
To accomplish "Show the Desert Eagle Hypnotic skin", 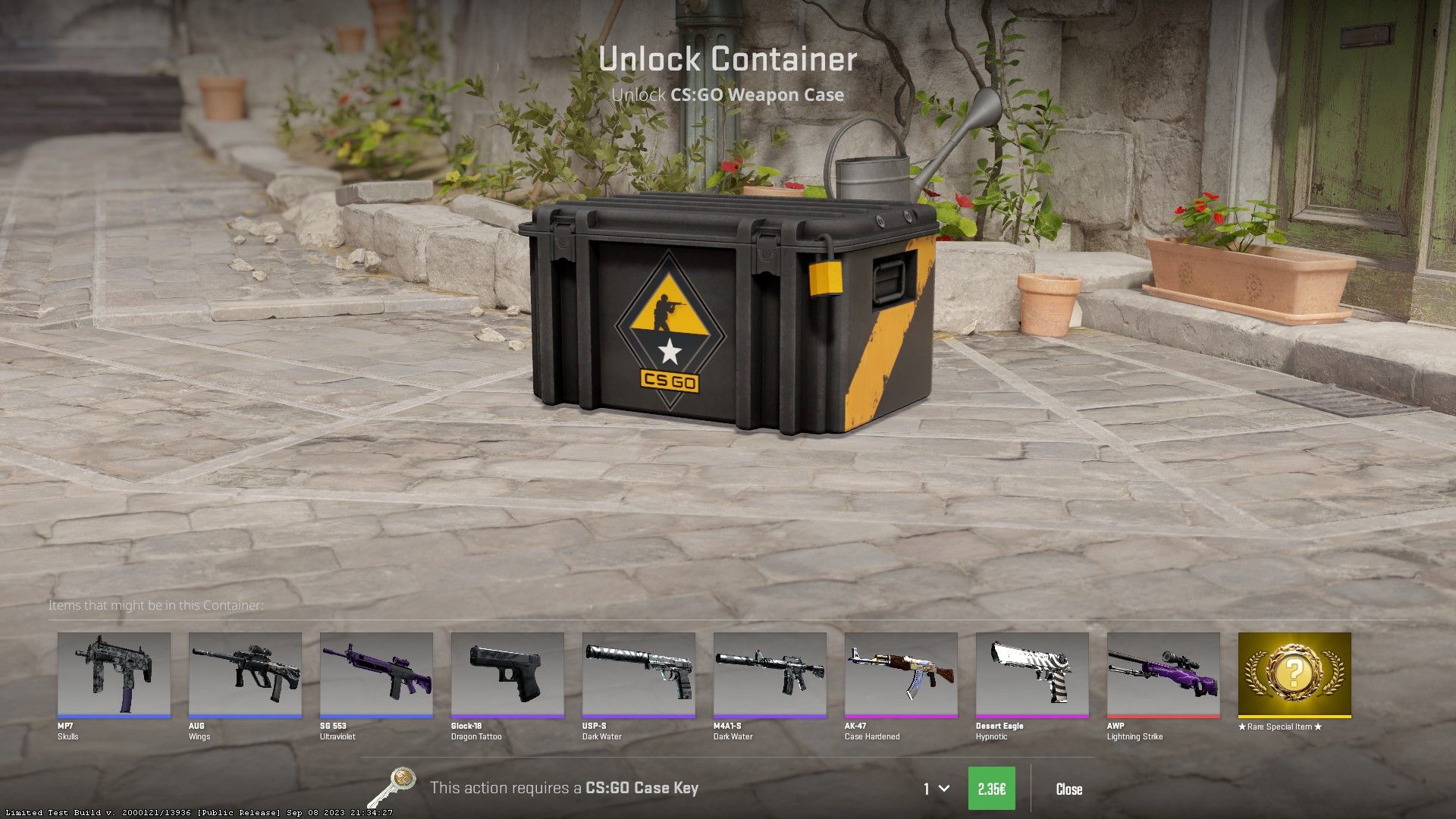I will tap(1032, 674).
